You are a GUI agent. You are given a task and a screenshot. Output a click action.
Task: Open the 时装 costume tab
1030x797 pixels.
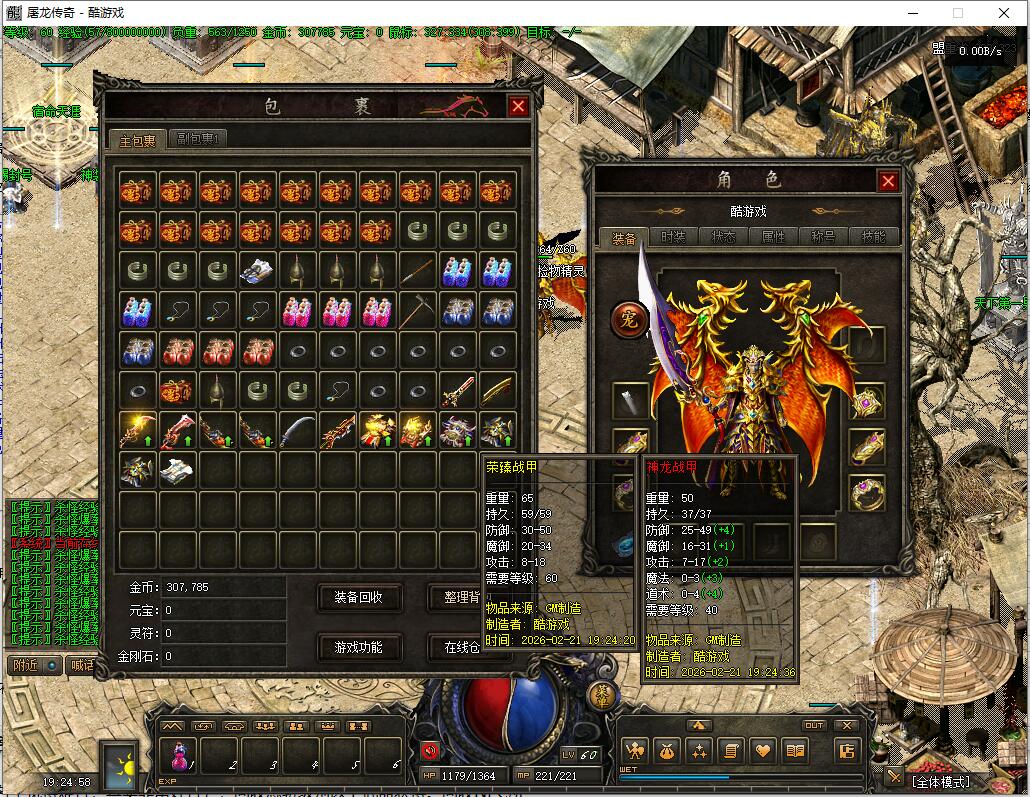673,237
